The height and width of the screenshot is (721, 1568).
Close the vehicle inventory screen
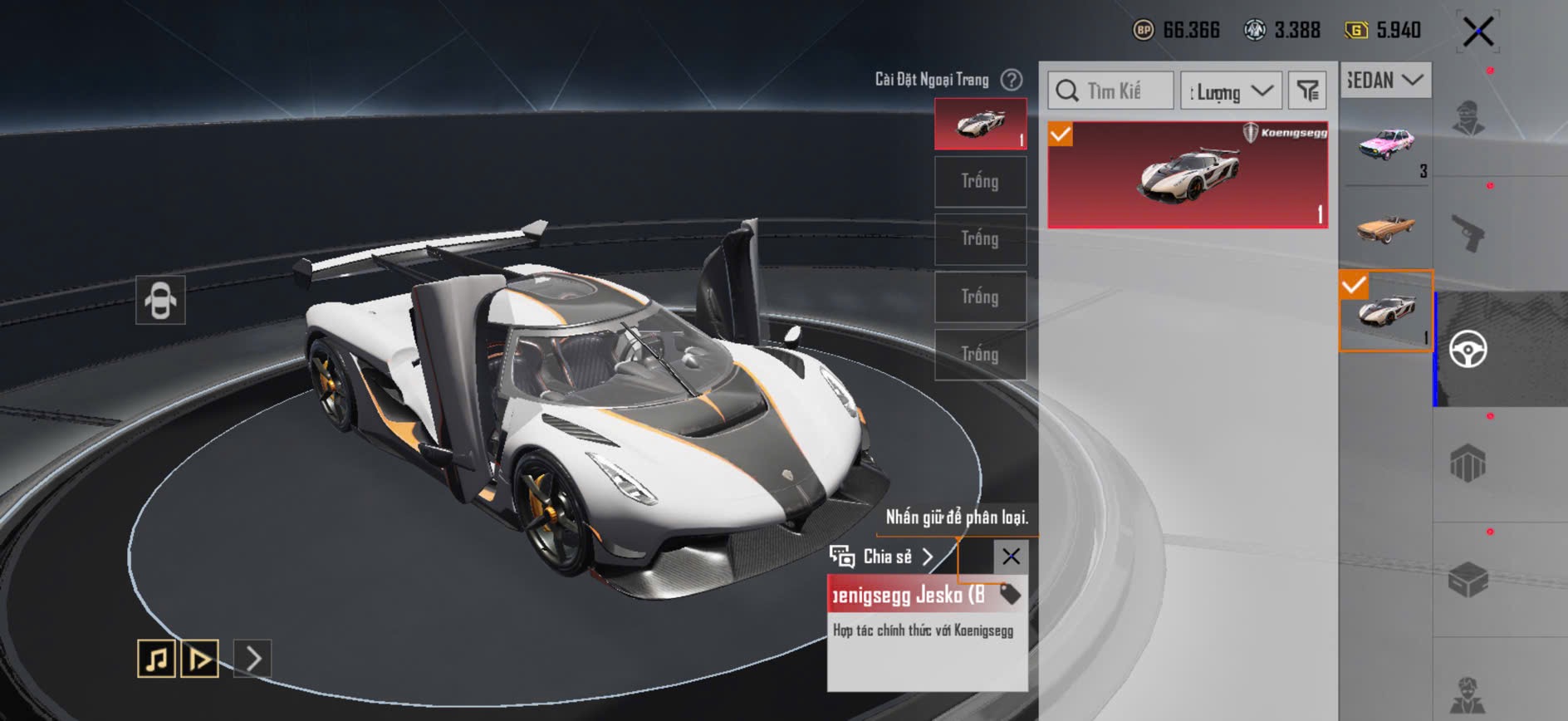point(1478,32)
